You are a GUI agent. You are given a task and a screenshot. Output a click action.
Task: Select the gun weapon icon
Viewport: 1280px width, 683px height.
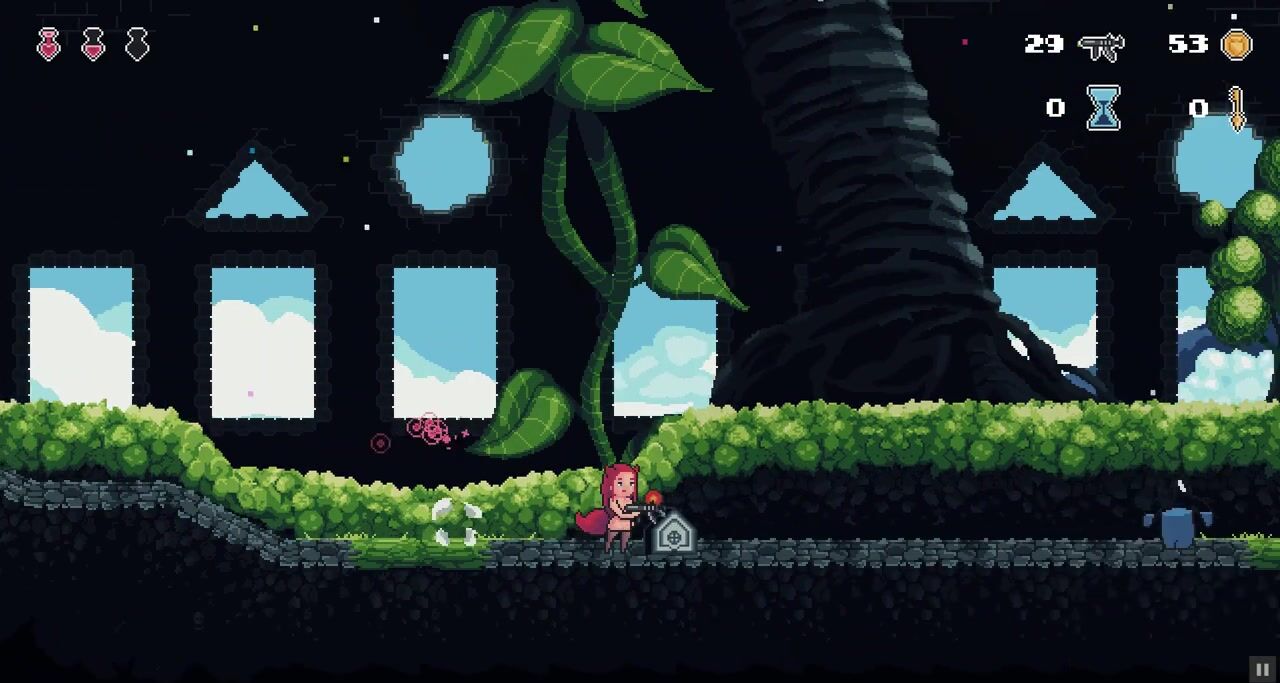1101,45
